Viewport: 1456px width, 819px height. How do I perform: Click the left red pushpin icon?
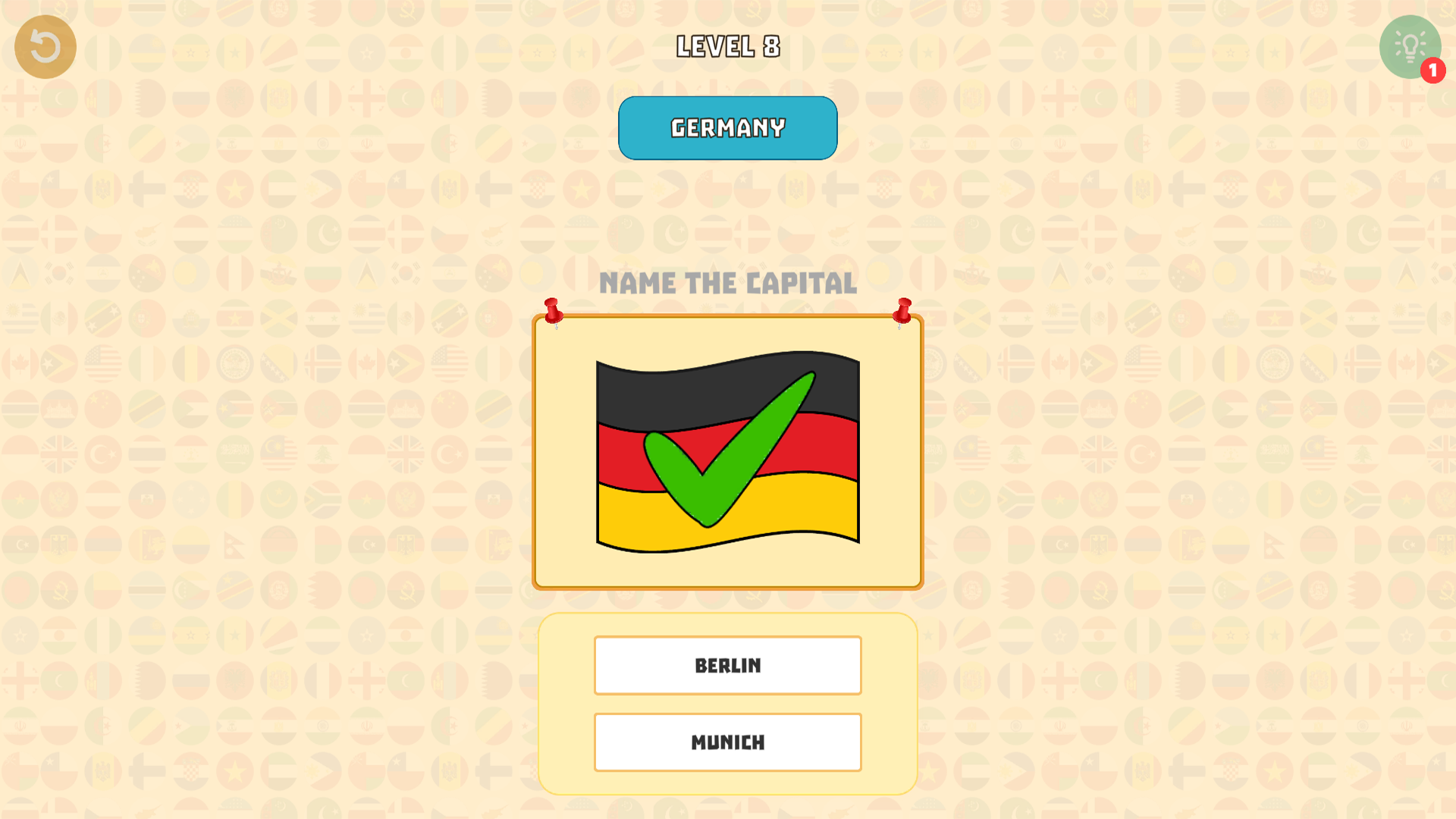coord(553,311)
